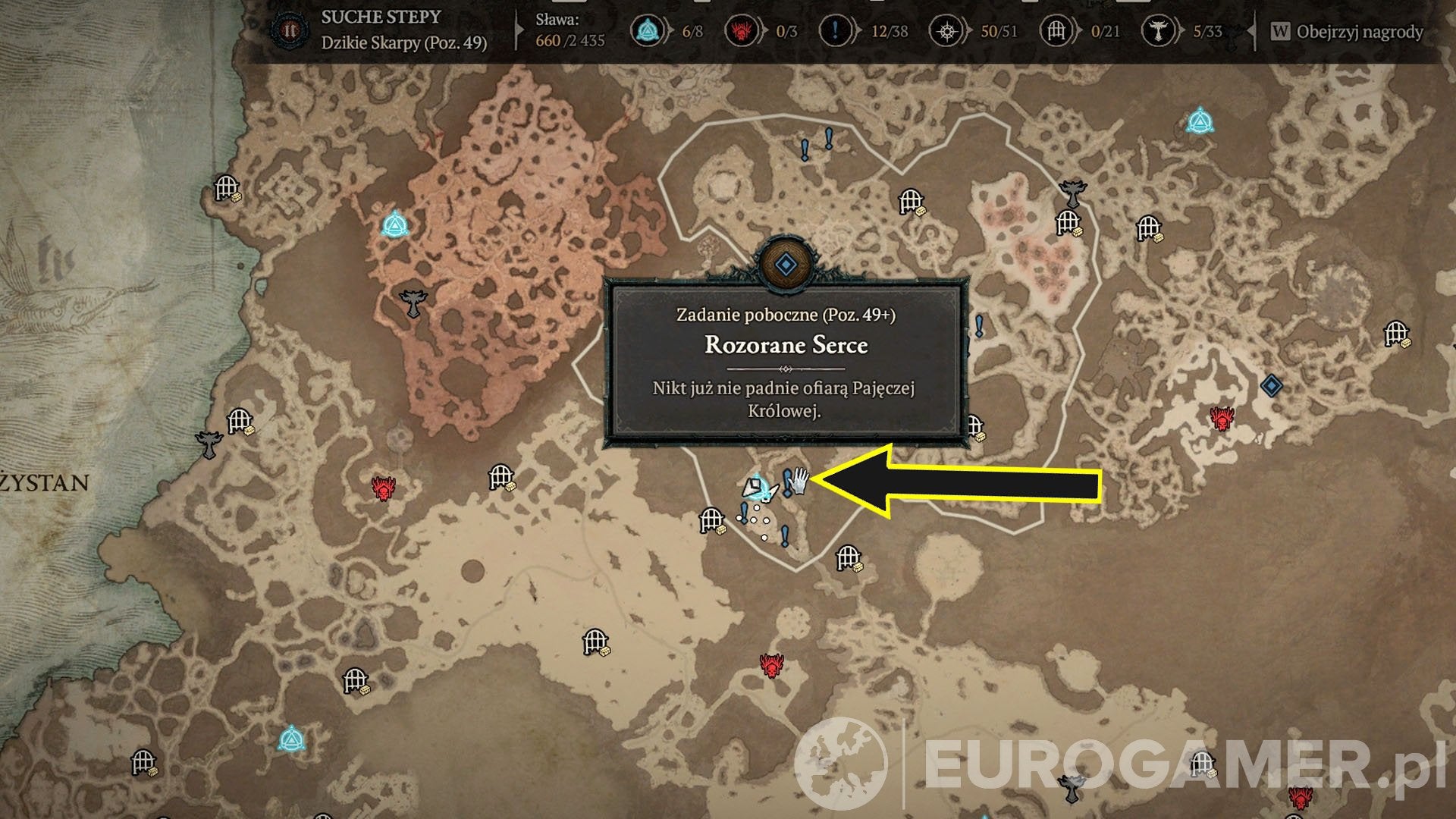Screen dimensions: 1456x819
Task: Click the bird statue icon left of the pink area
Action: click(x=412, y=303)
